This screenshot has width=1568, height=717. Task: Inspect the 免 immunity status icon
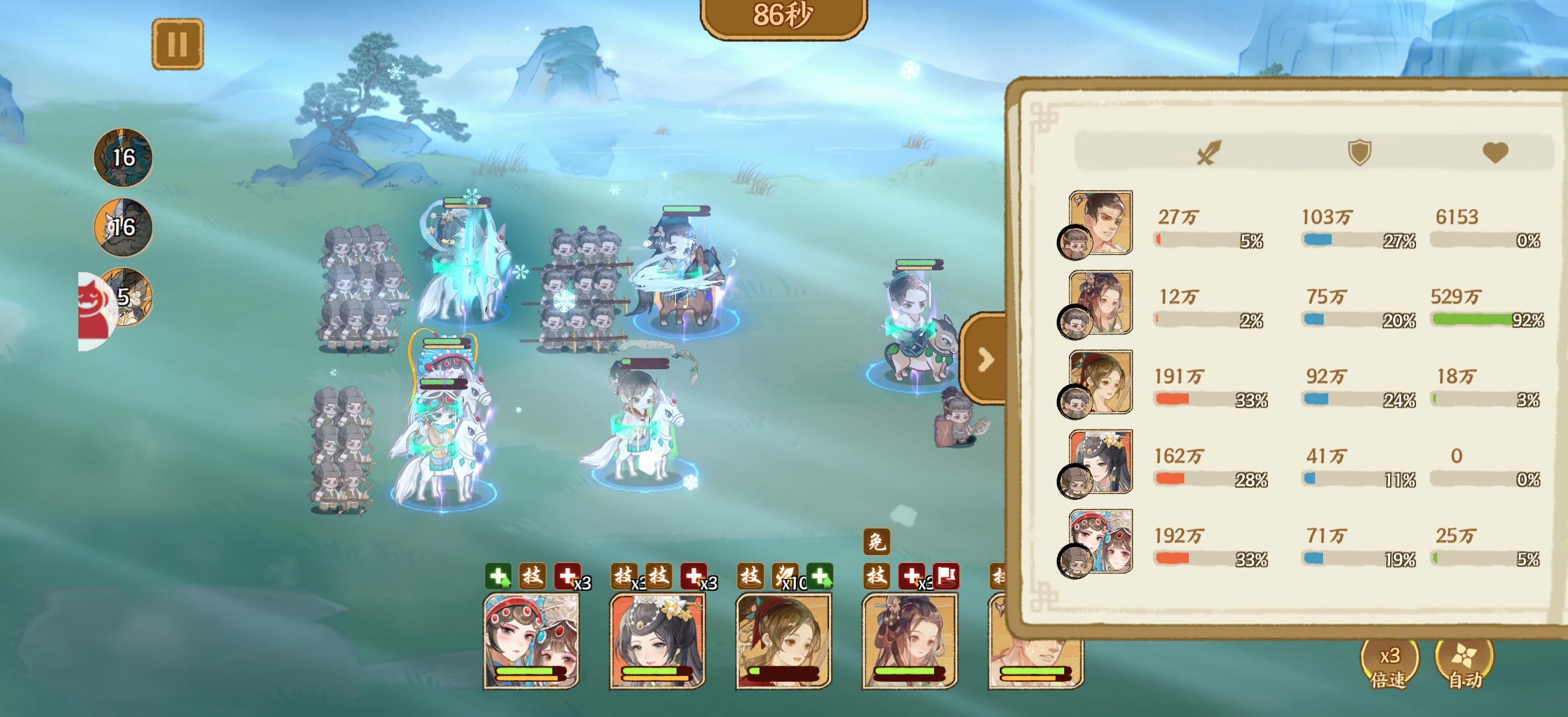tap(876, 542)
